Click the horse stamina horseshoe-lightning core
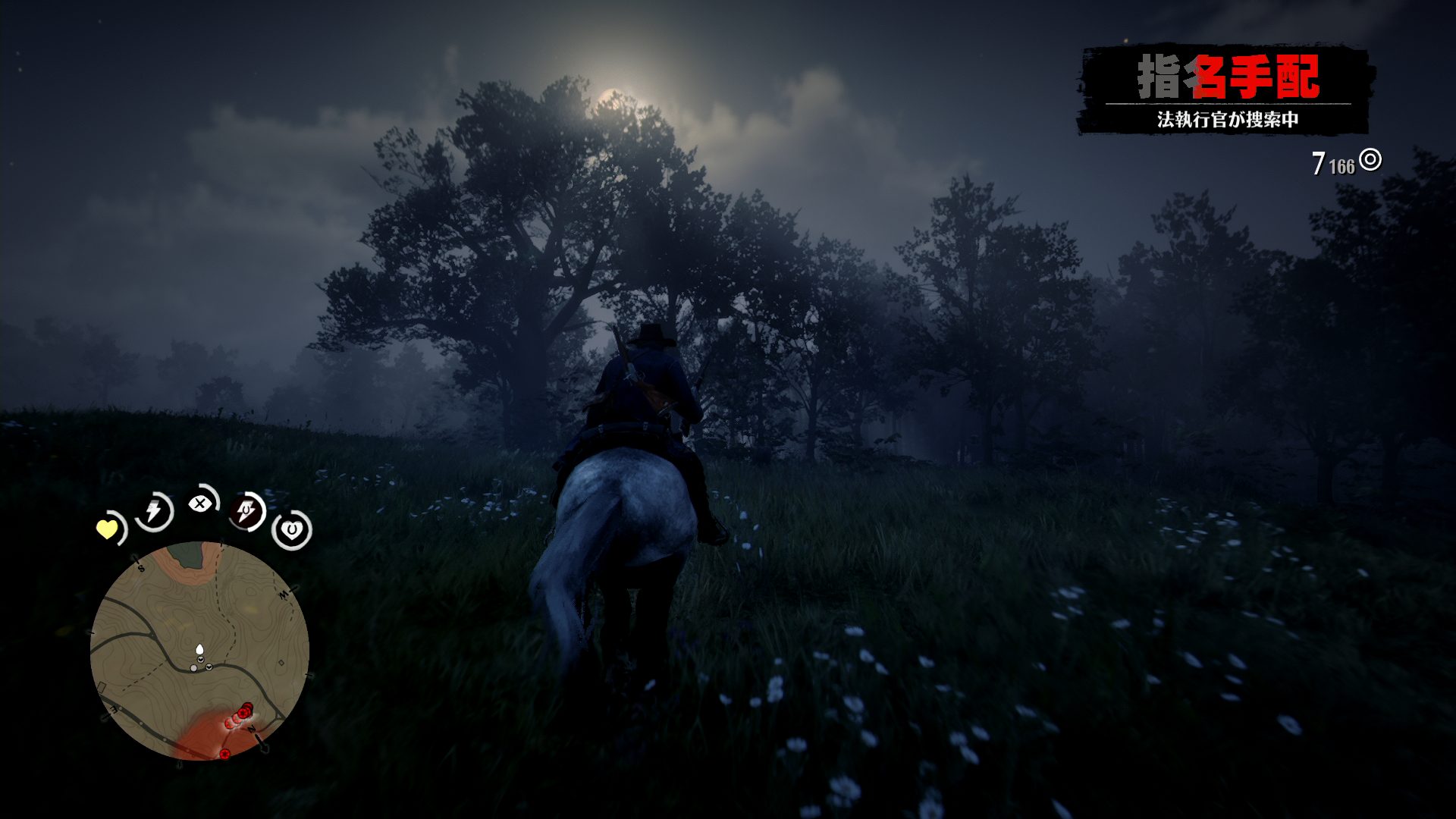 pyautogui.click(x=247, y=512)
